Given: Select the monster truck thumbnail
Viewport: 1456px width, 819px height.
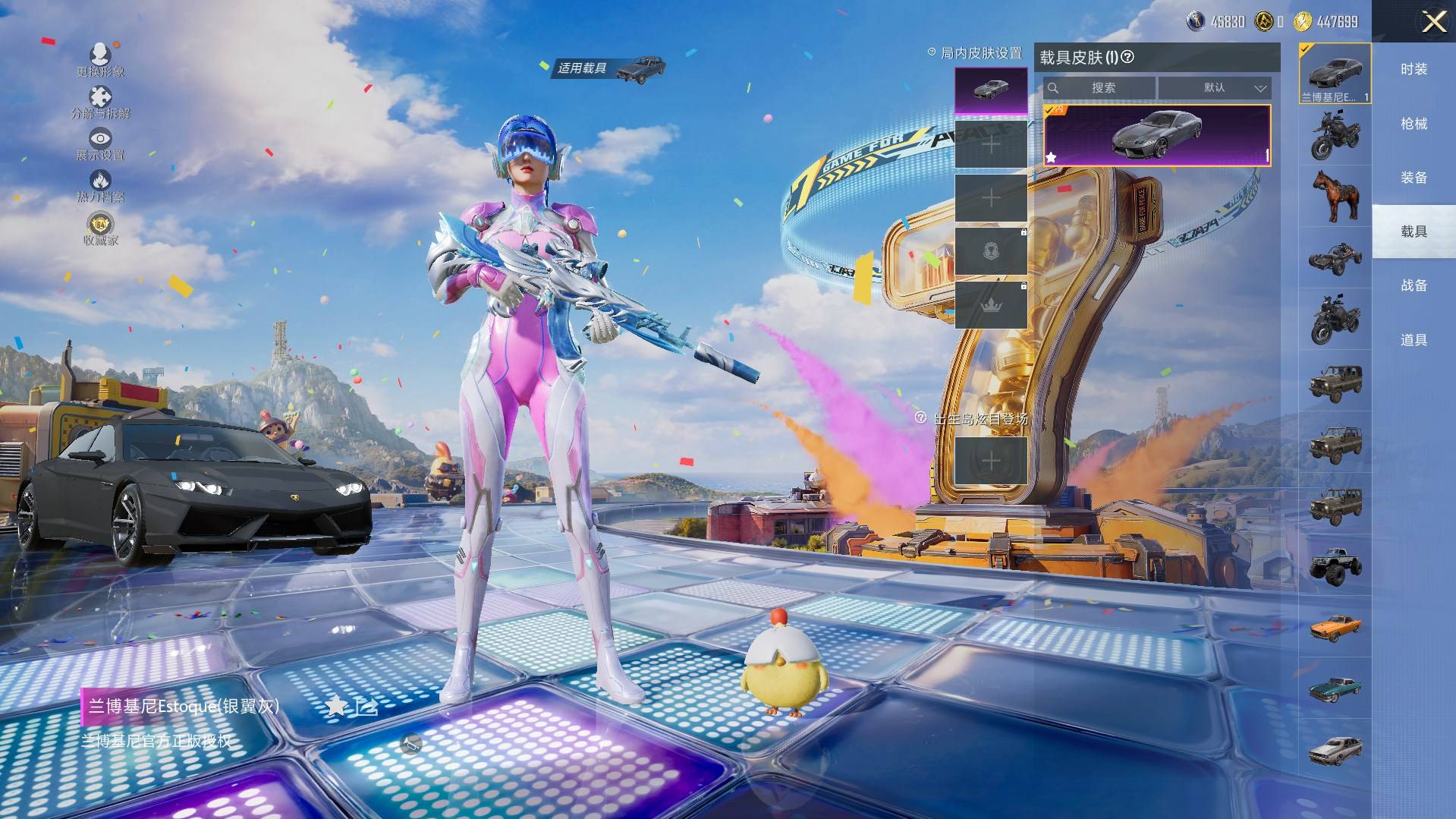Looking at the screenshot, I should [x=1335, y=565].
